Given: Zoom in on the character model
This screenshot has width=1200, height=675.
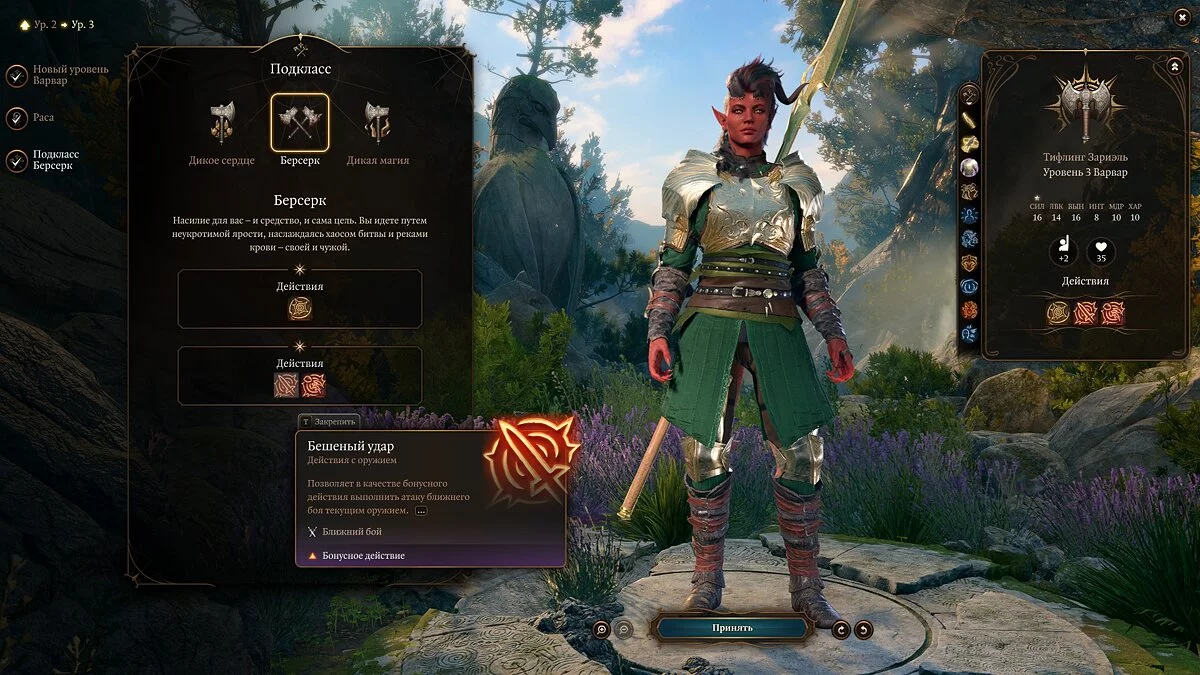Looking at the screenshot, I should [601, 629].
